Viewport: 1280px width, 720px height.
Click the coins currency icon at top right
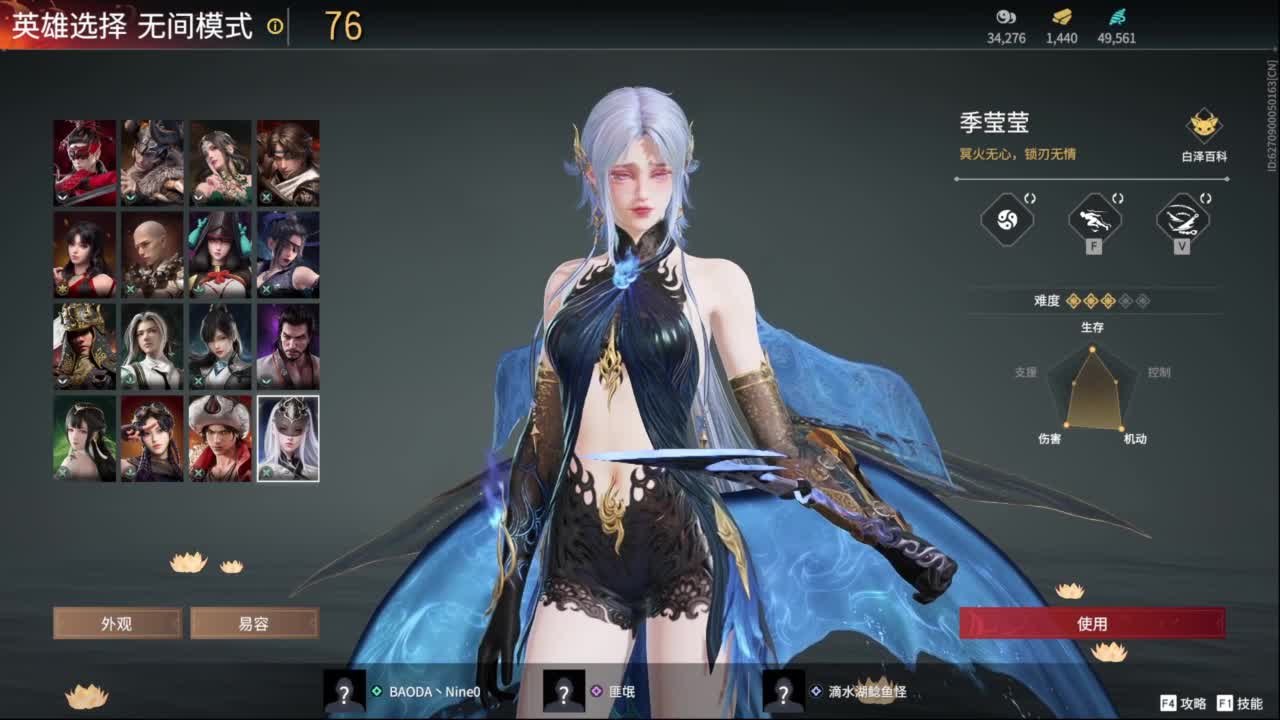1005,17
